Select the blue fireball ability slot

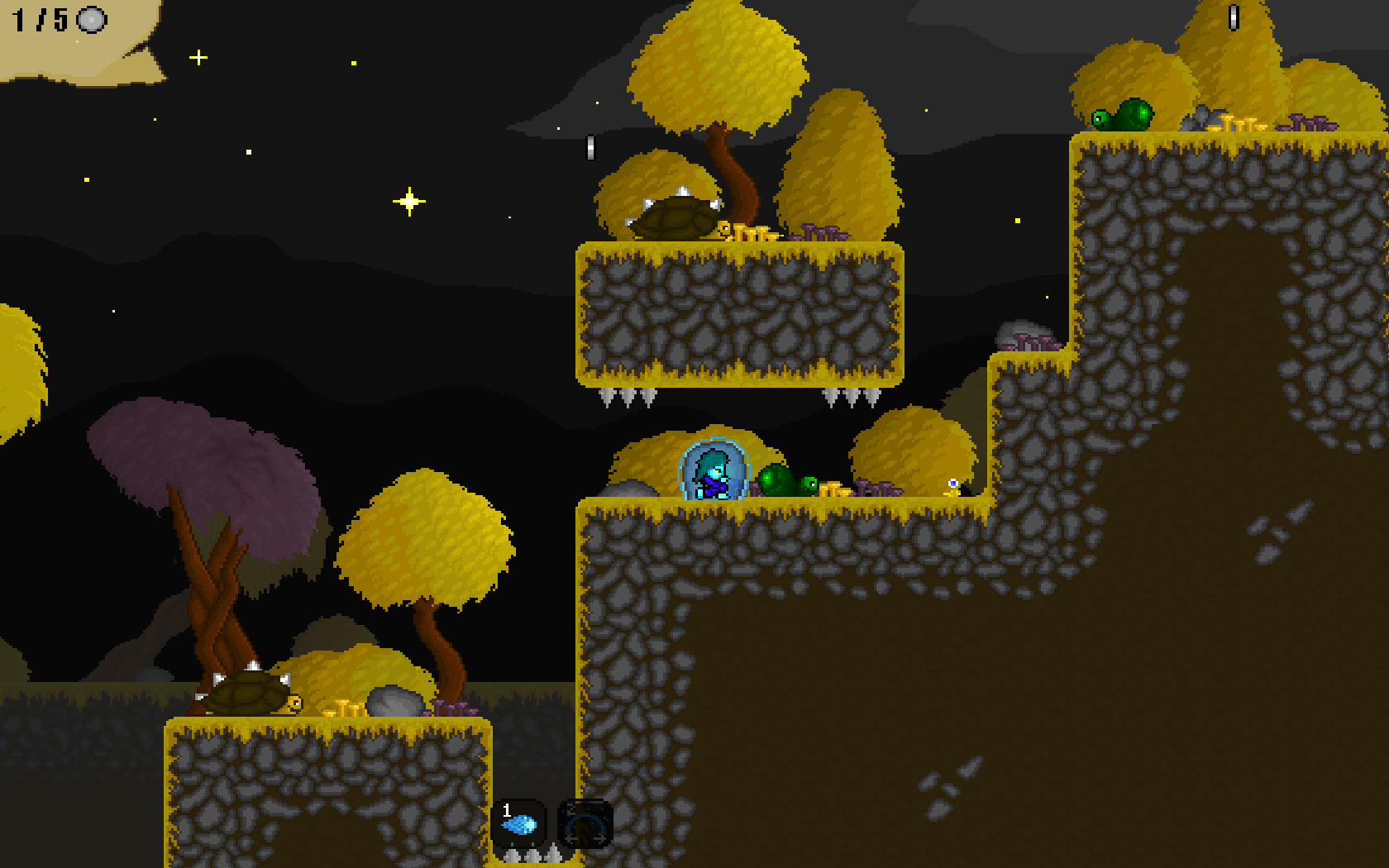(519, 823)
